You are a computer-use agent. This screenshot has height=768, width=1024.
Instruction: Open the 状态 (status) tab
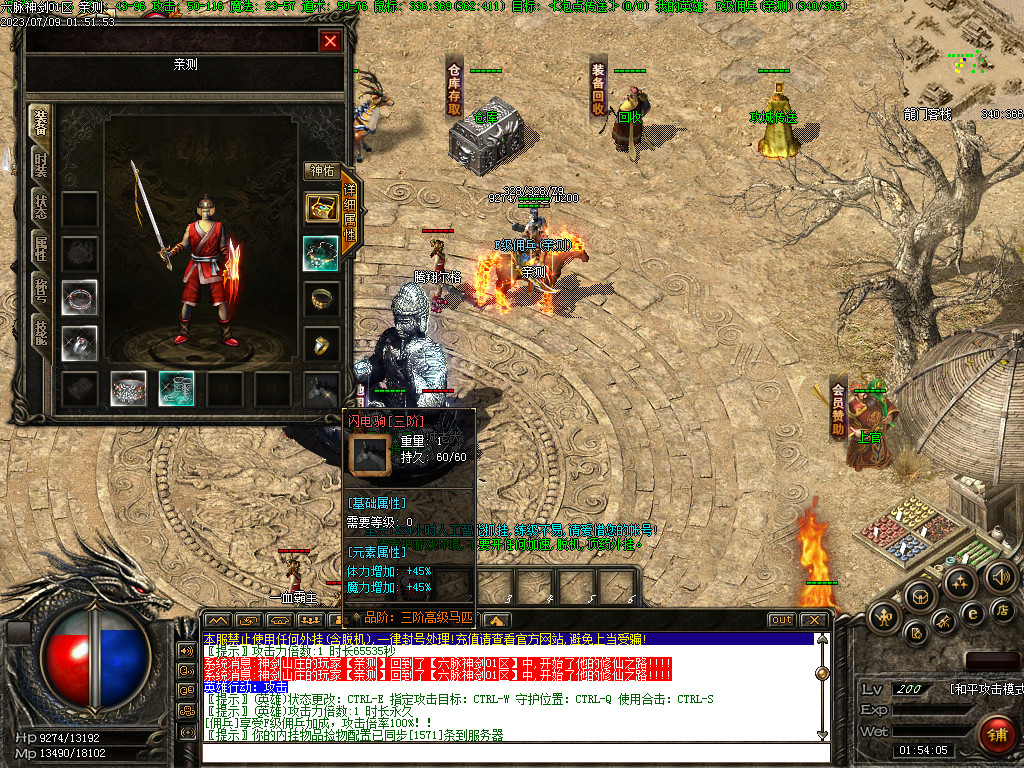pyautogui.click(x=40, y=207)
